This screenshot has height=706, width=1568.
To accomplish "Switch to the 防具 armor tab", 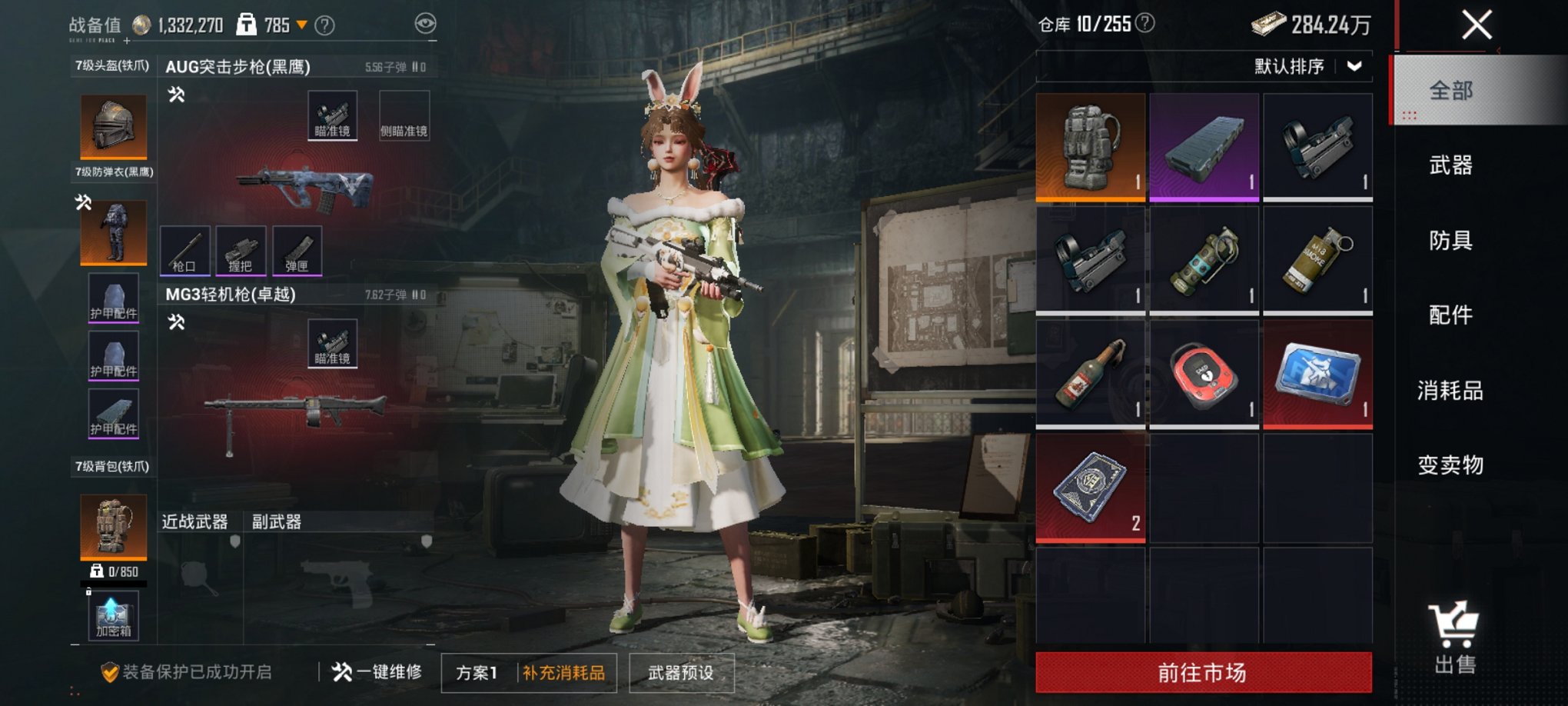I will coord(1450,241).
